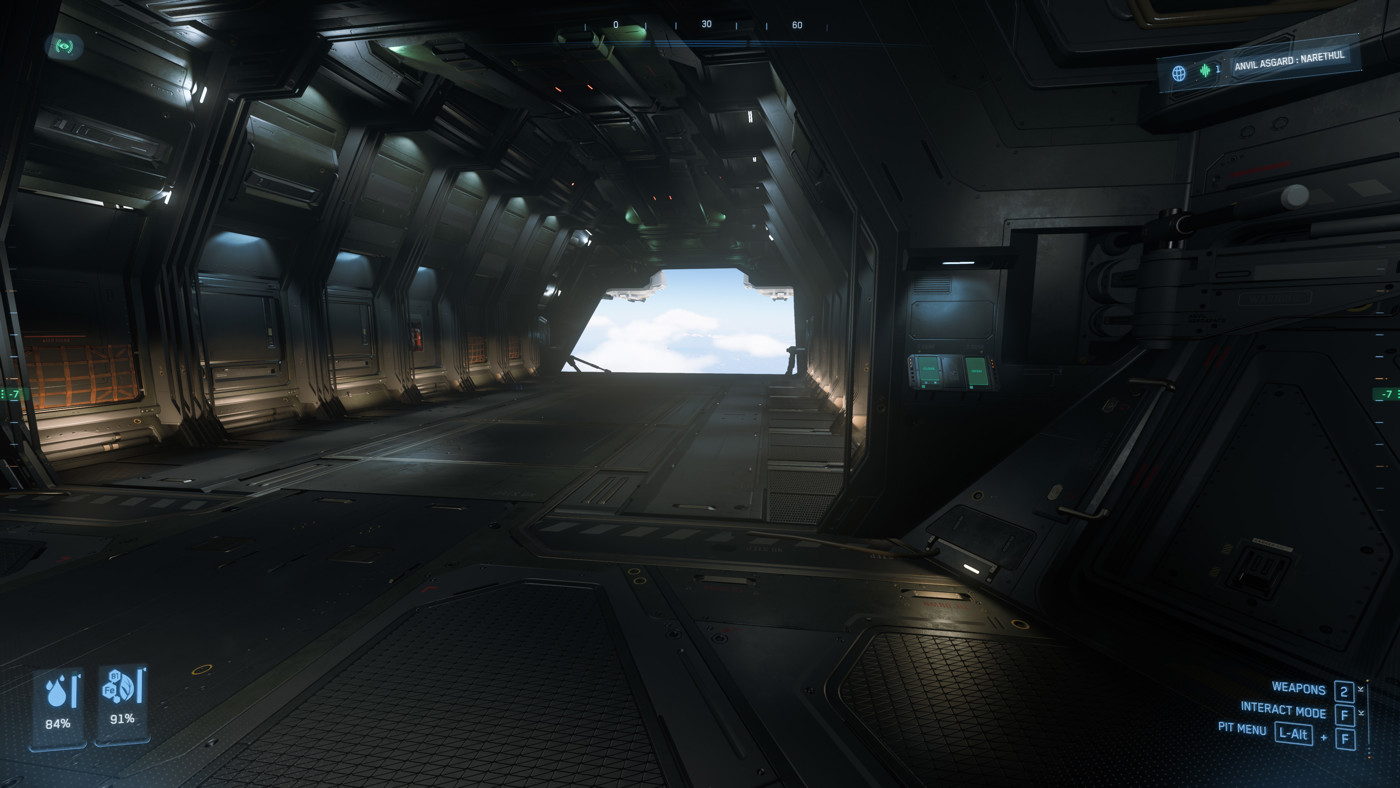The image size is (1400, 788).
Task: Toggle the right green button on door panel
Action: point(977,371)
